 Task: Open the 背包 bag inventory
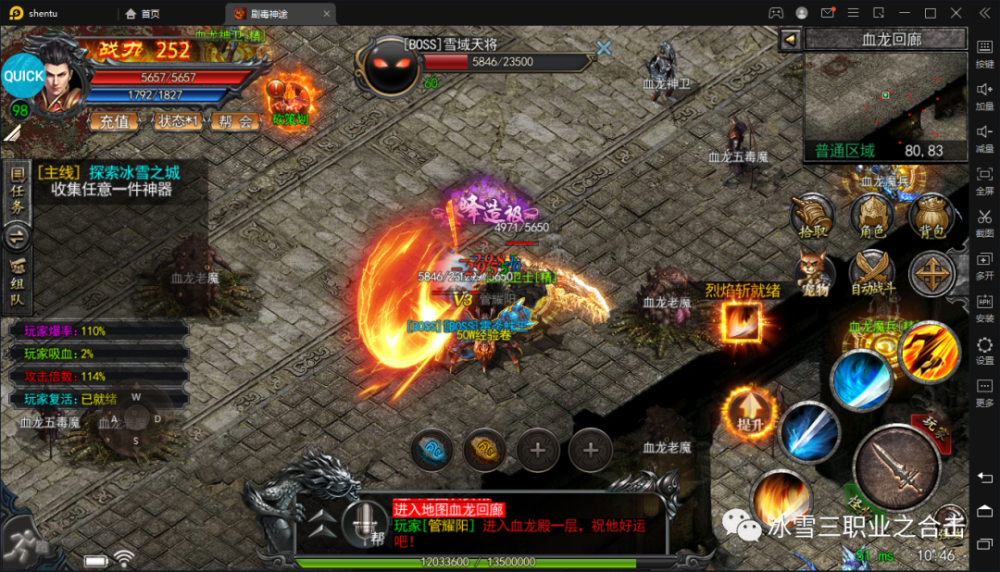(932, 215)
